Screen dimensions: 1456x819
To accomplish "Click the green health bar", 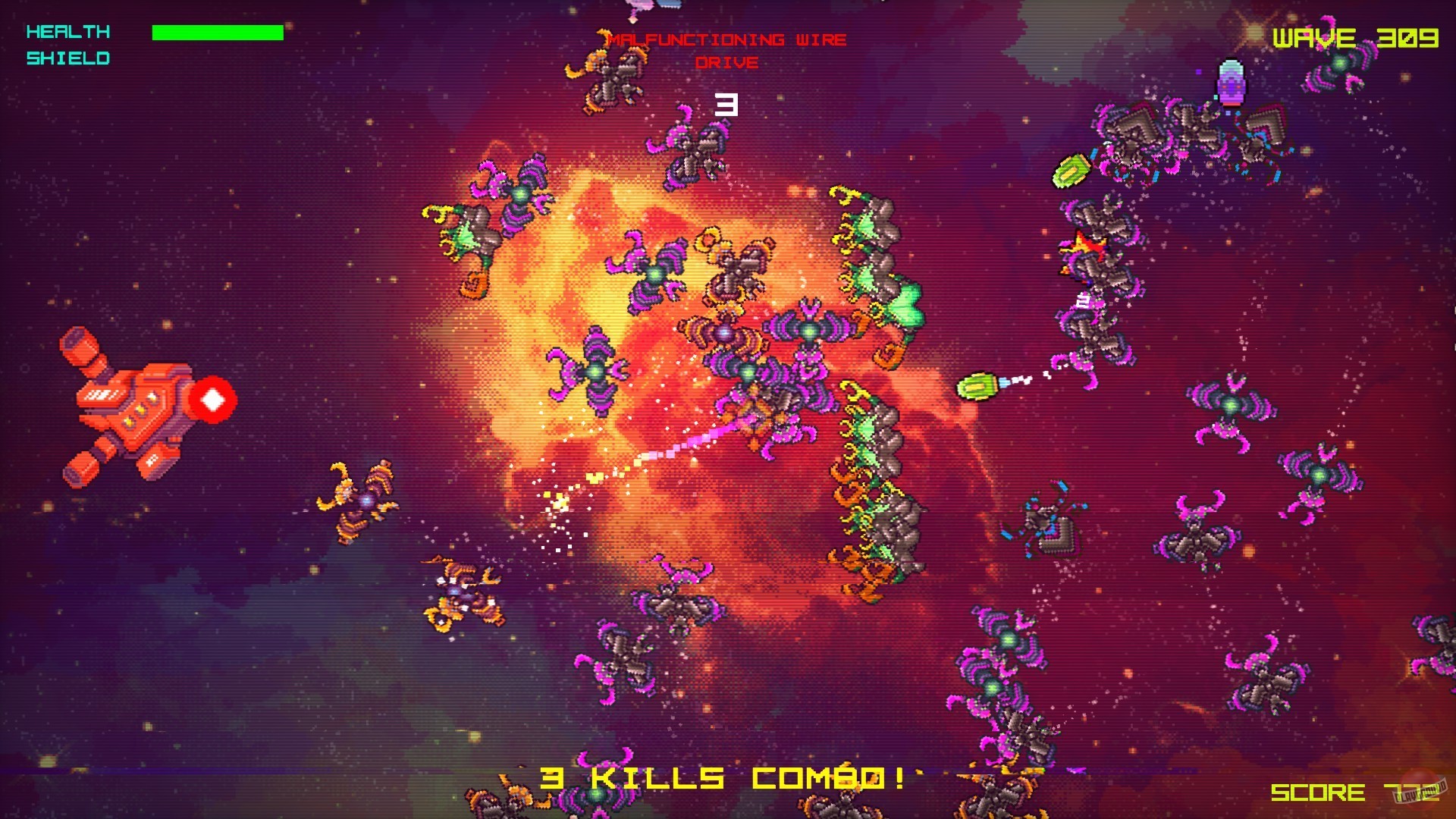I will [x=216, y=32].
